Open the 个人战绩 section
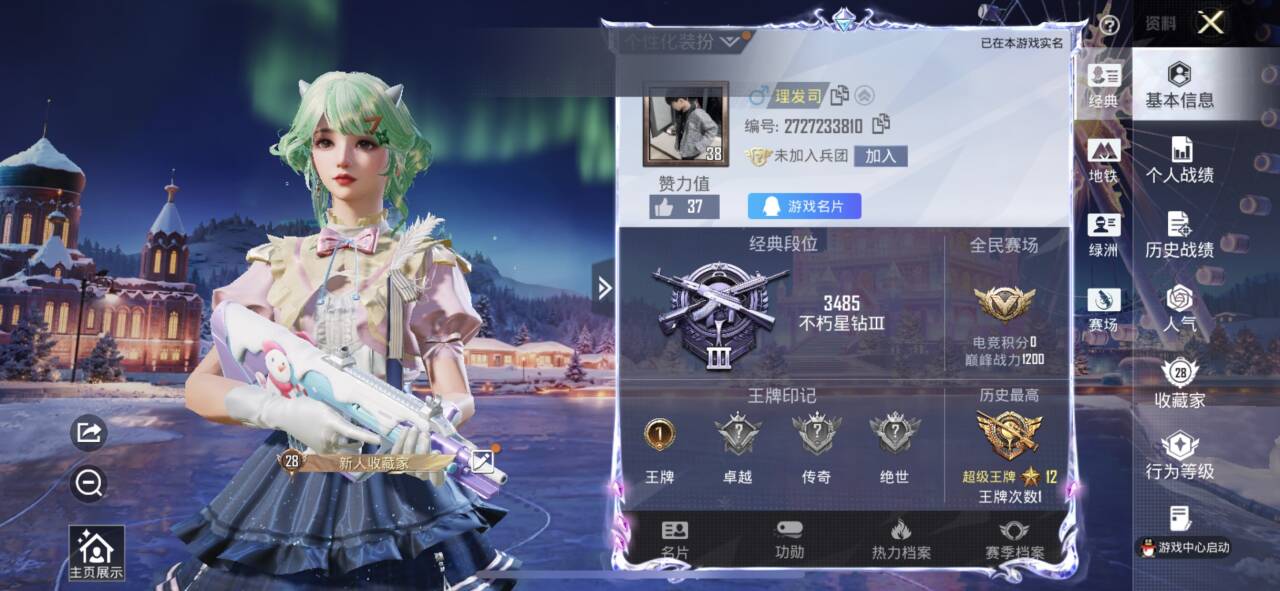The height and width of the screenshot is (591, 1280). [x=1180, y=160]
